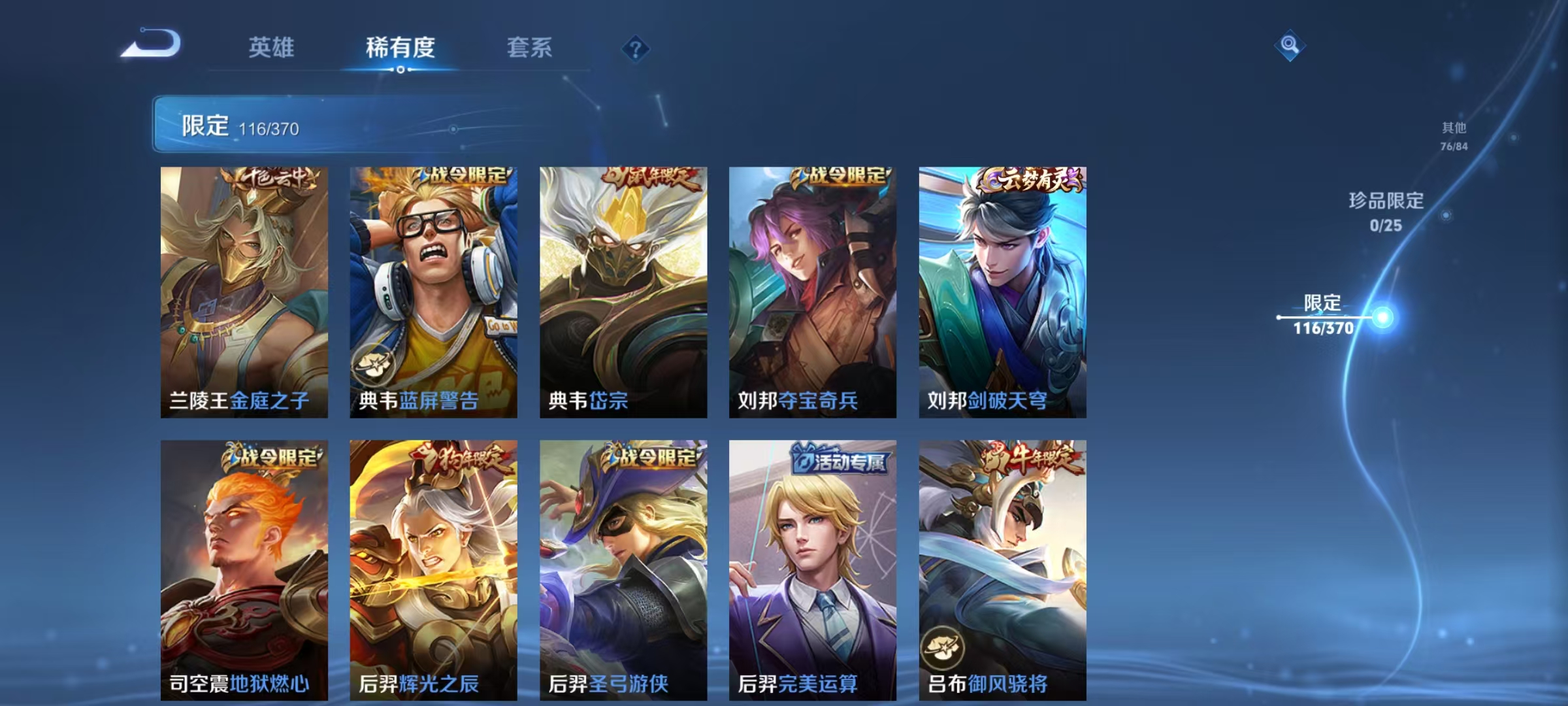Open the search magnifier icon
Image resolution: width=1568 pixels, height=706 pixels.
click(x=1288, y=46)
